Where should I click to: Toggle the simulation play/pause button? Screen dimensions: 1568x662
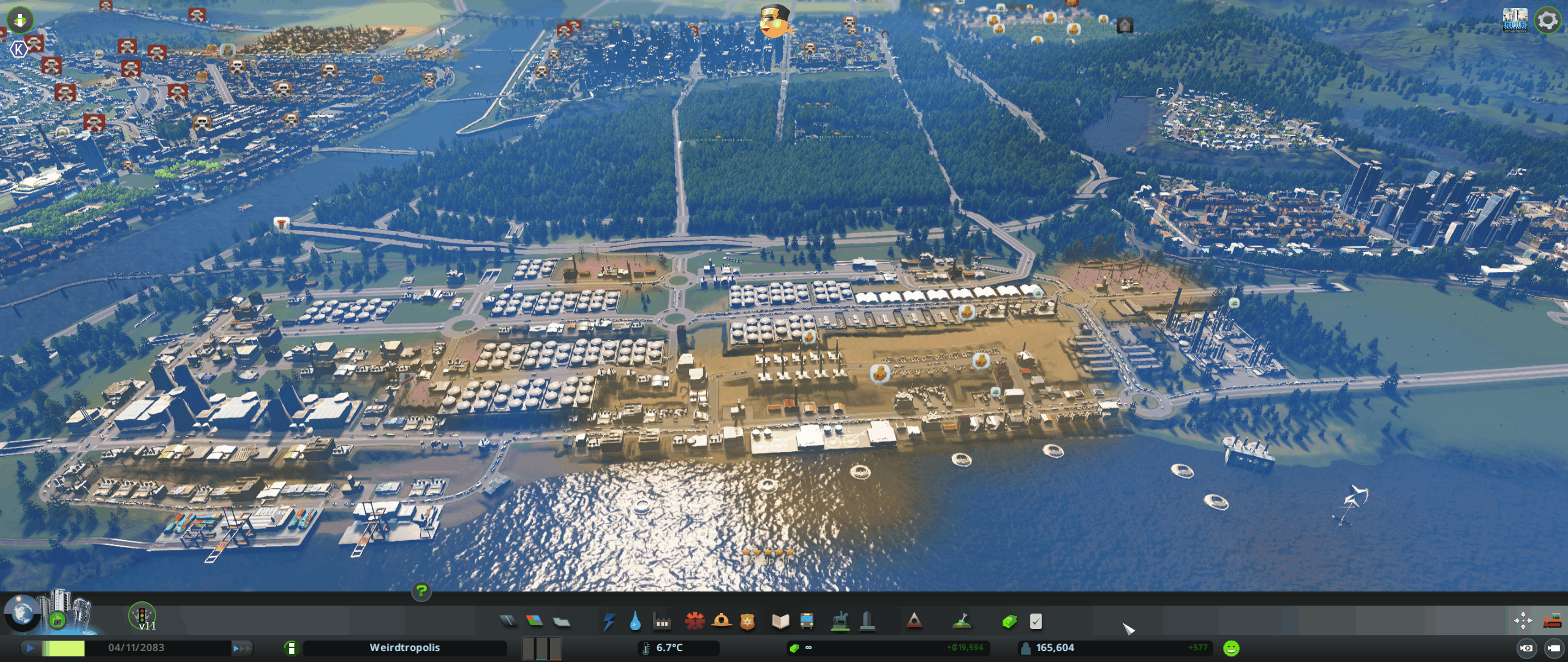[x=30, y=648]
